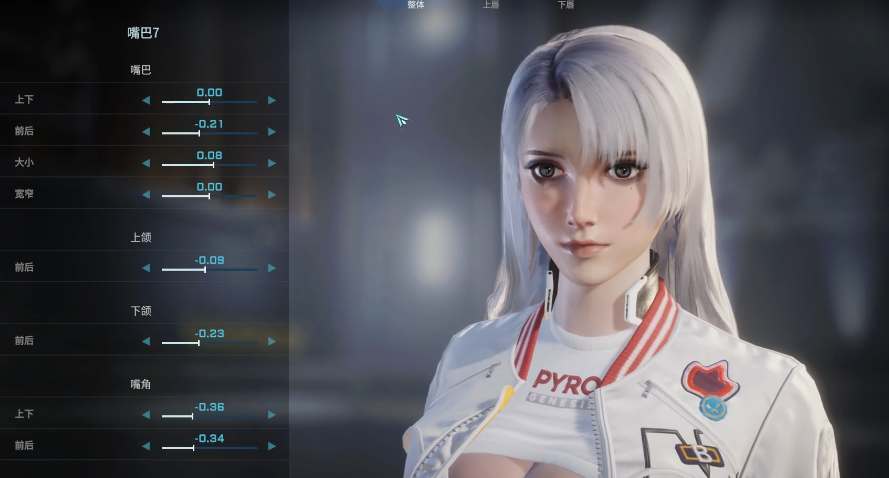
Task: Reduce 宽窄 with its left arrow
Action: click(146, 194)
